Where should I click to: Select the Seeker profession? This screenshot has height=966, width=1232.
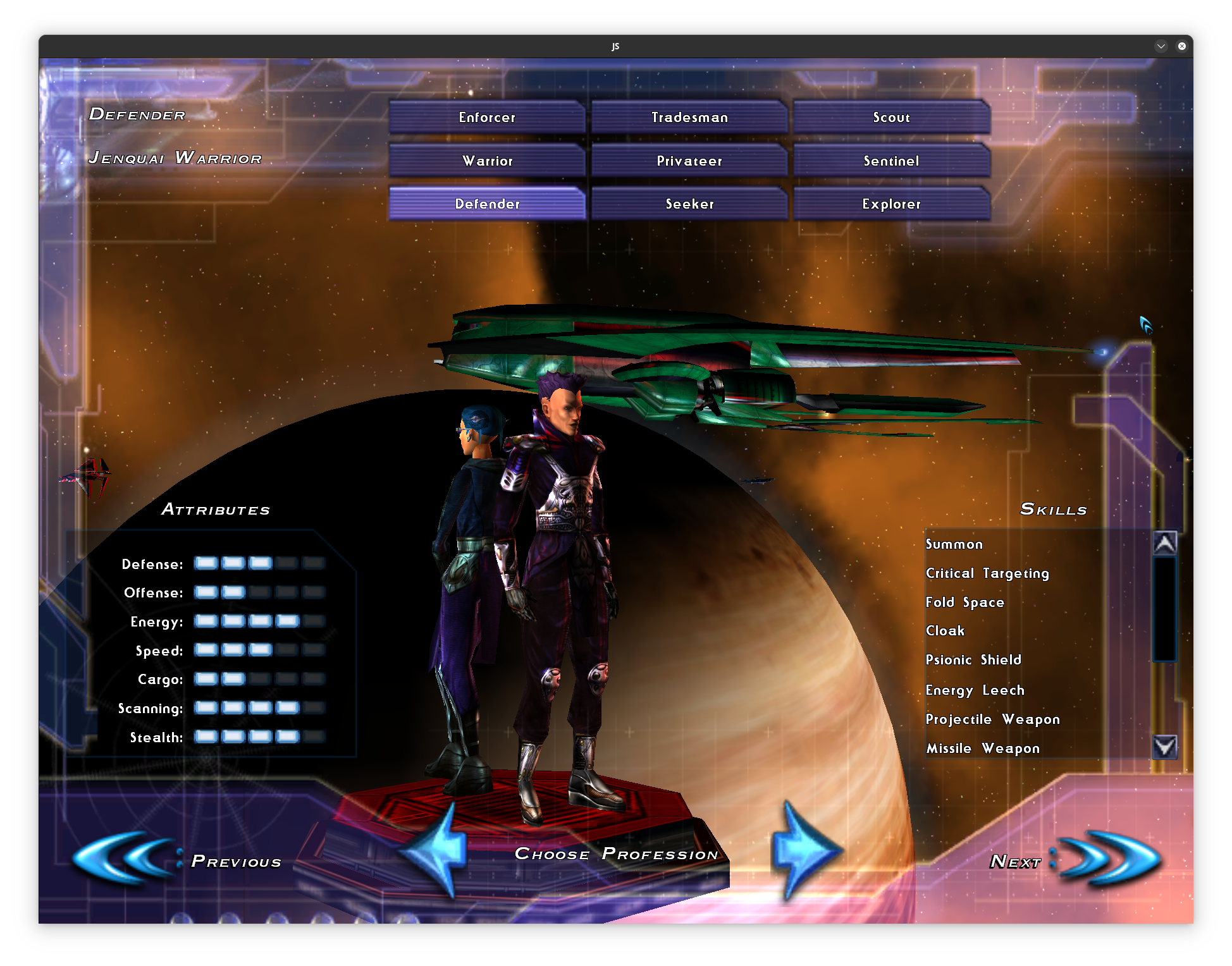click(x=689, y=204)
